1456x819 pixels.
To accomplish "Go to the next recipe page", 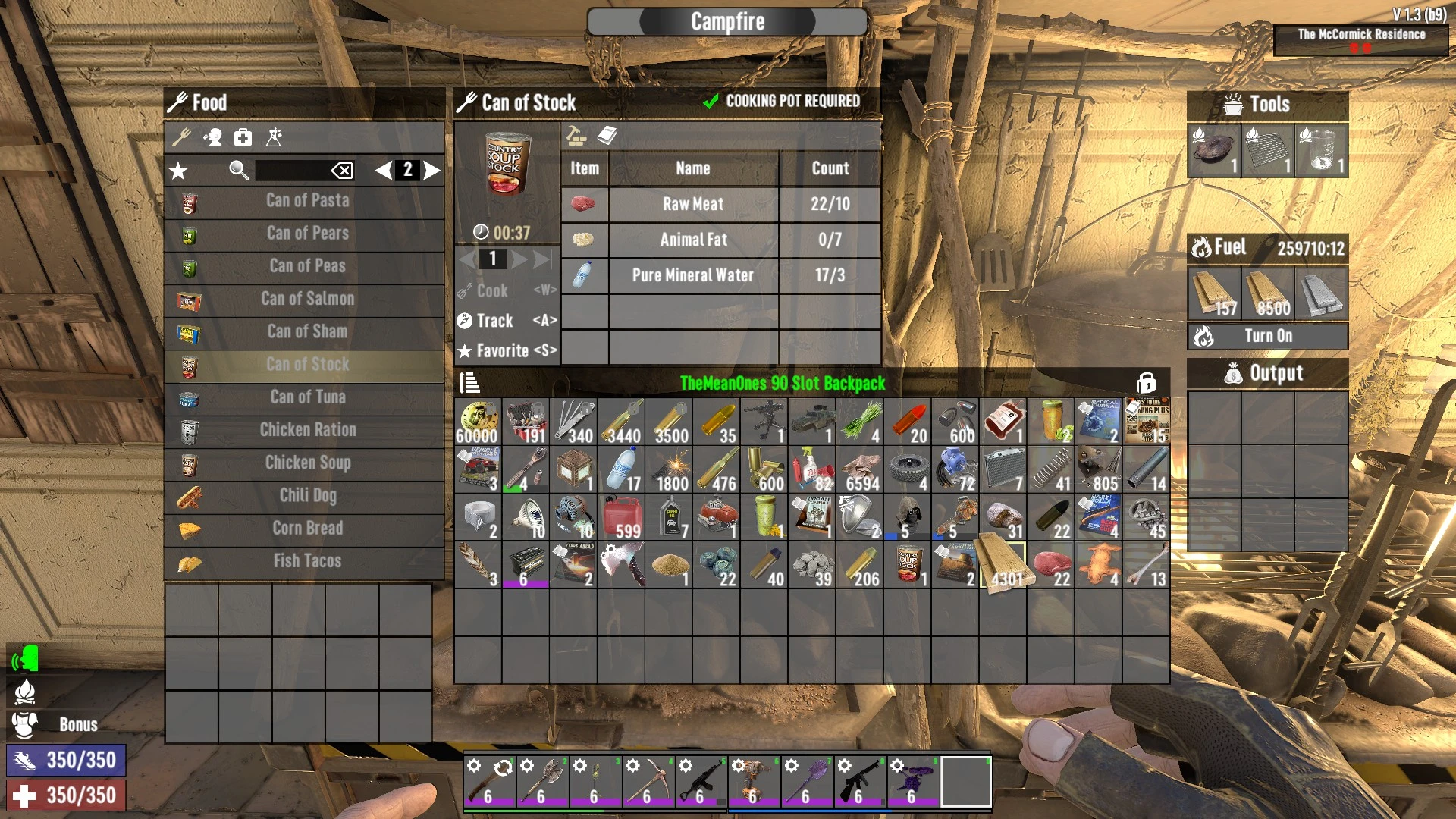I will click(432, 170).
